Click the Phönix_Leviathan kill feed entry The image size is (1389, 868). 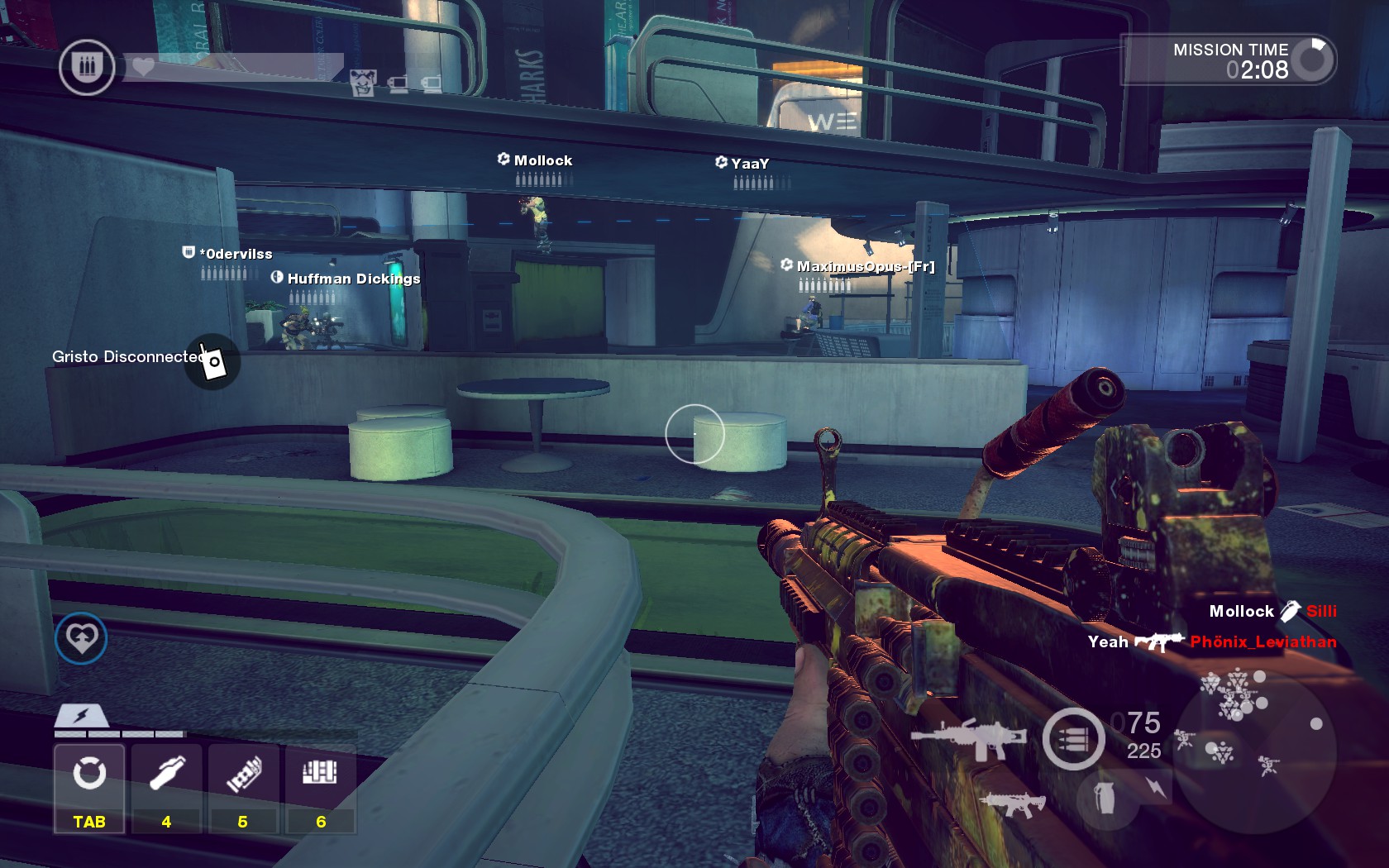tap(1263, 641)
